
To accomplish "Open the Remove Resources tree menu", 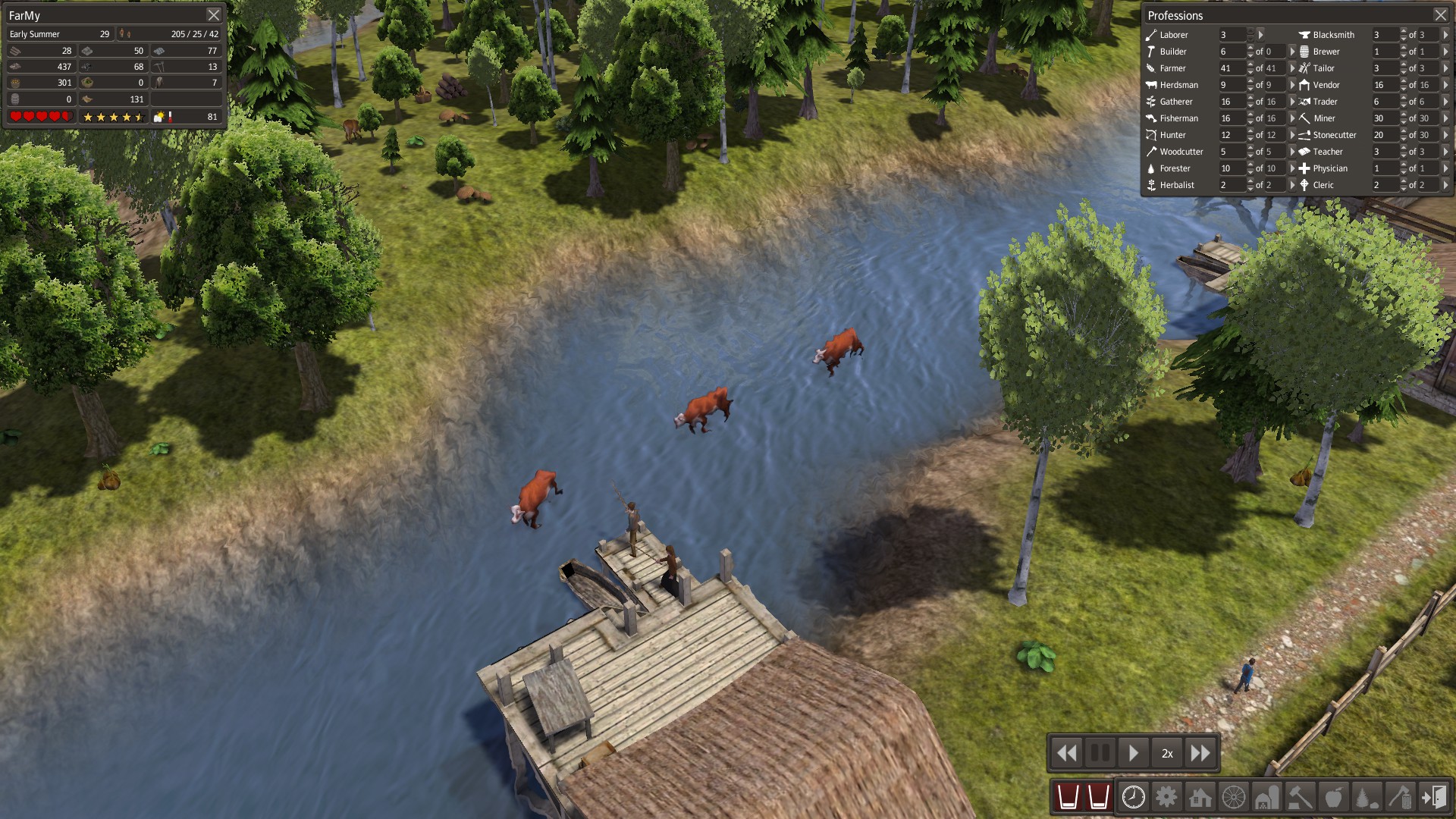I will (1366, 798).
